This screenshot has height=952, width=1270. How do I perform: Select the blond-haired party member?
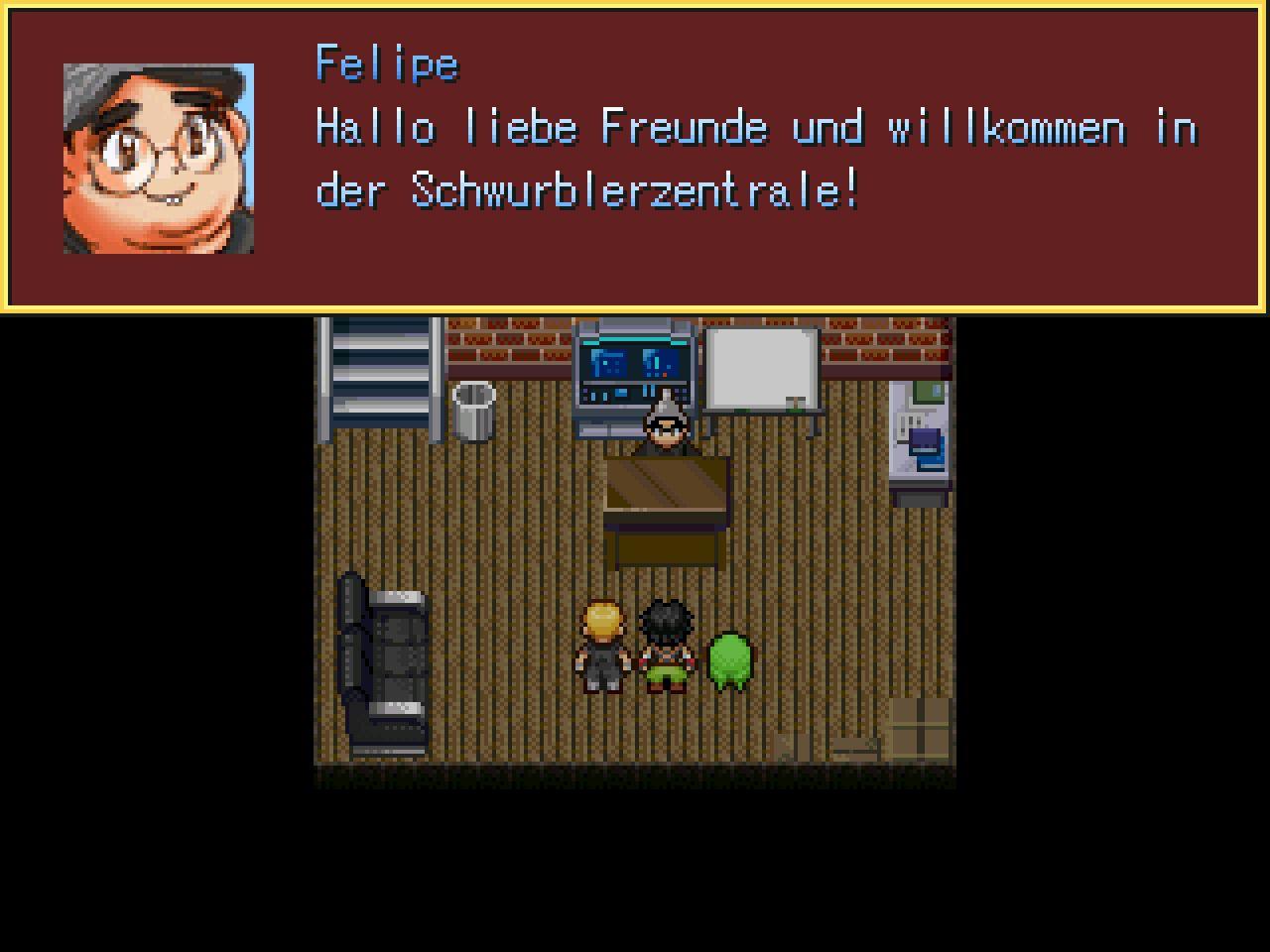click(x=600, y=645)
